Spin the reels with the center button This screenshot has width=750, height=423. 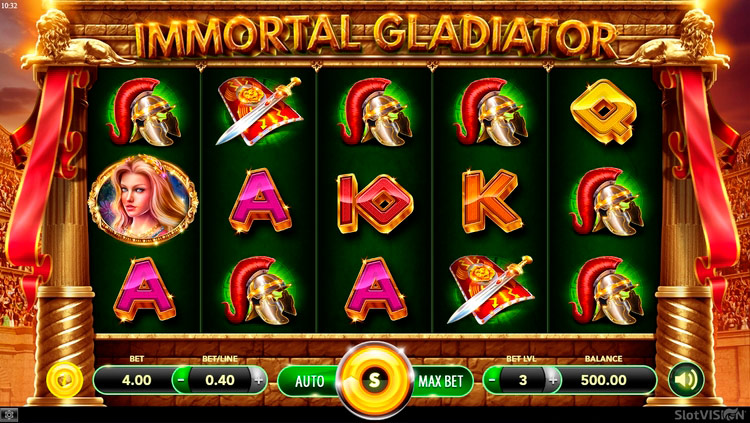click(375, 380)
